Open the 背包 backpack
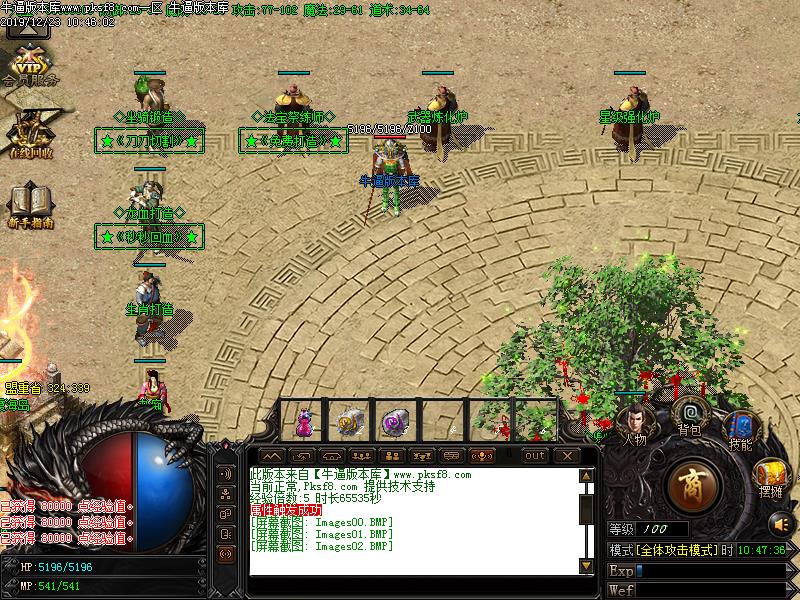Viewport: 800px width, 600px height. coord(689,414)
